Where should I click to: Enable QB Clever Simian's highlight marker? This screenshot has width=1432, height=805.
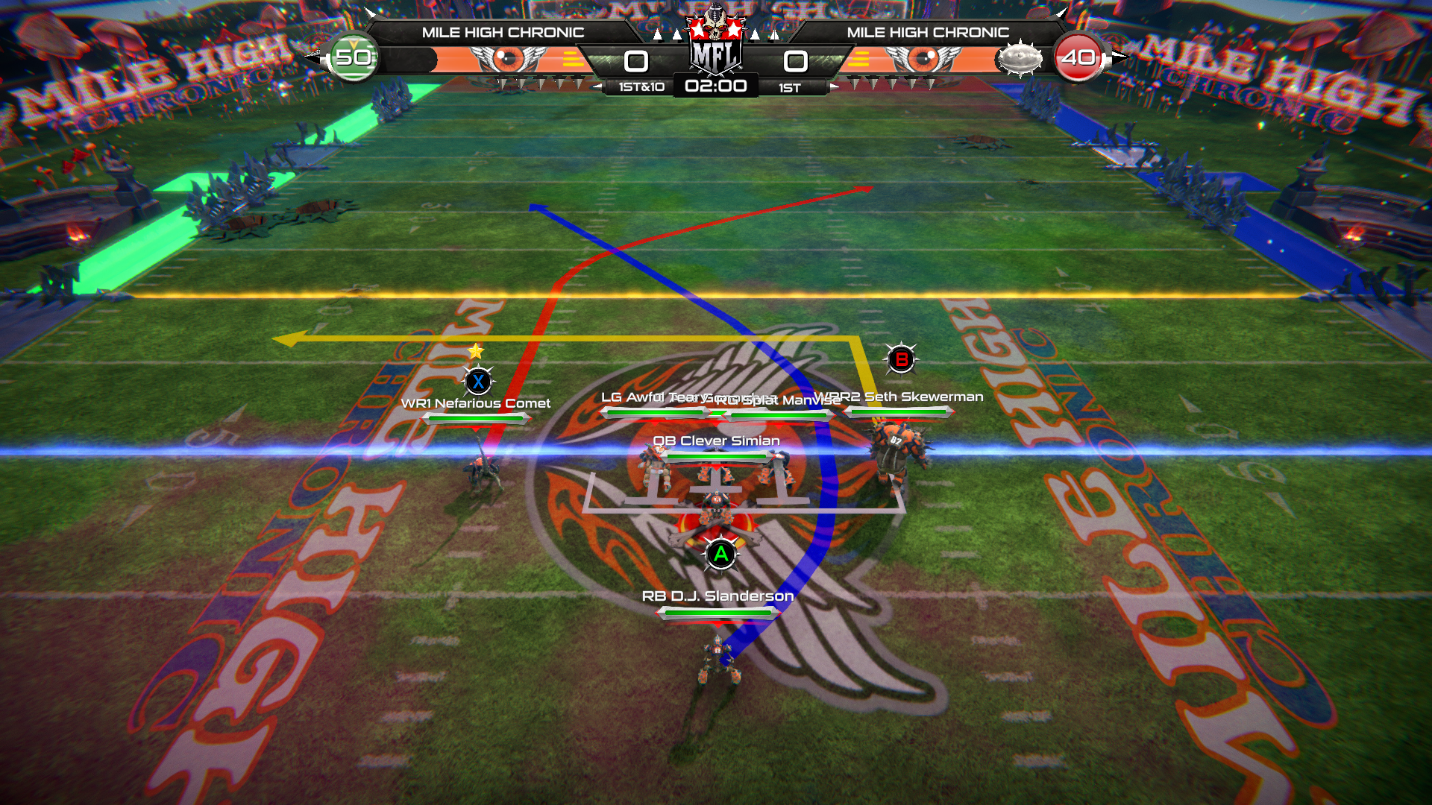714,440
